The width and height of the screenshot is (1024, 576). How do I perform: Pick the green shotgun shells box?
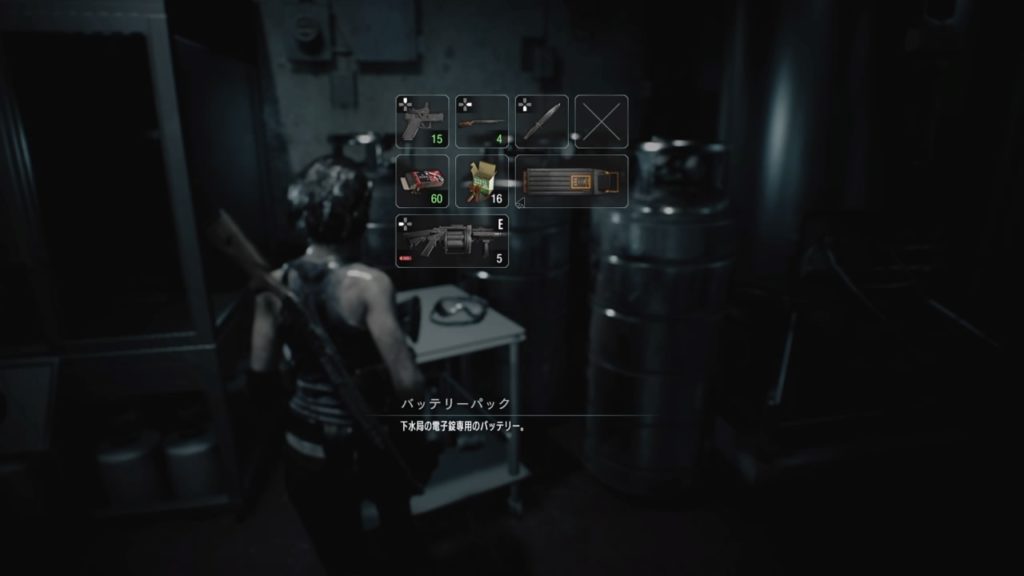click(x=482, y=181)
